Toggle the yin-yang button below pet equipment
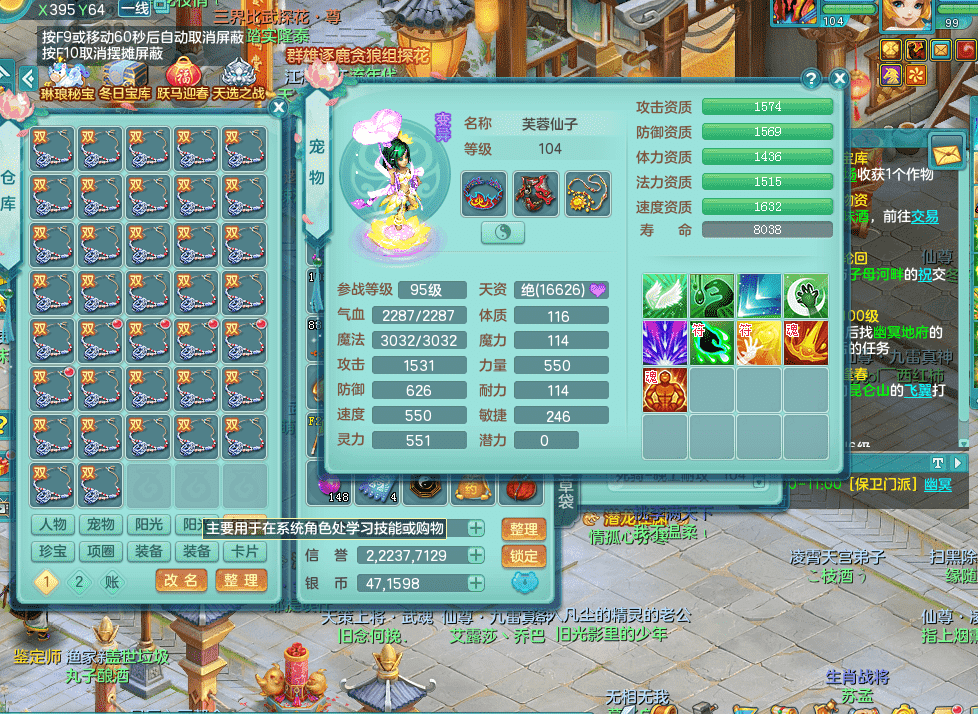Screen dimensions: 978x714 (x=503, y=232)
